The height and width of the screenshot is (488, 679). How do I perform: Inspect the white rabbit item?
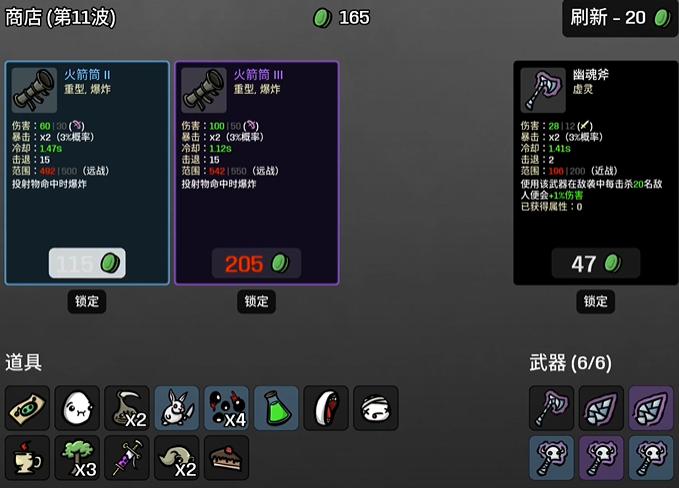coord(177,408)
